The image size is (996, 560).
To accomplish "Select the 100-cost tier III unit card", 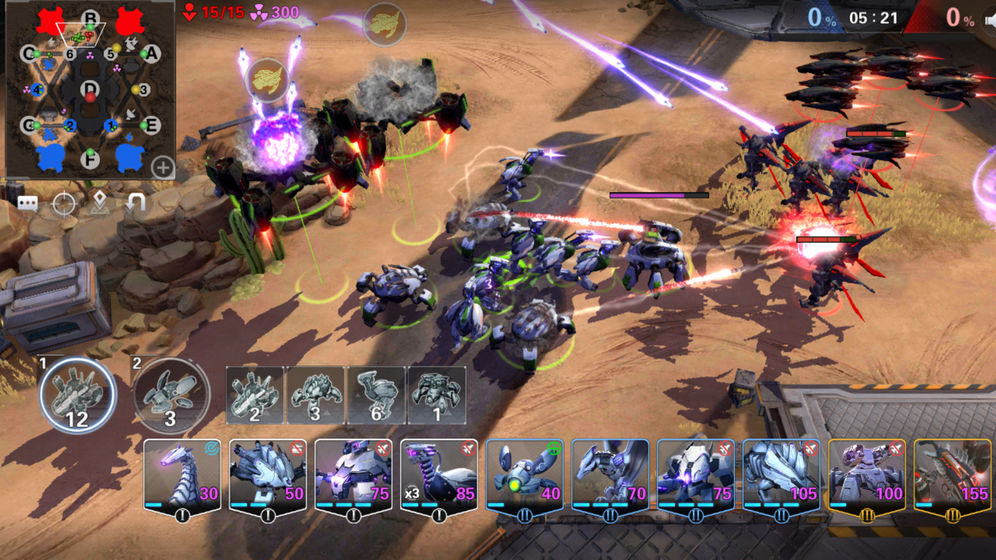I will [866, 478].
